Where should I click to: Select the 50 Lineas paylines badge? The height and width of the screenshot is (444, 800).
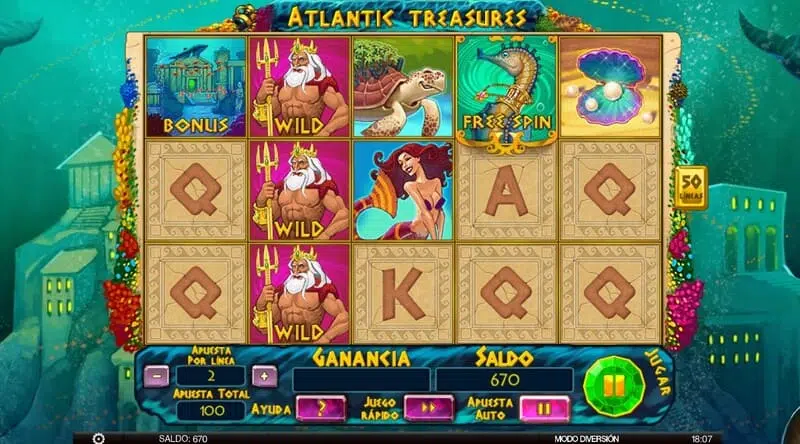coord(691,188)
